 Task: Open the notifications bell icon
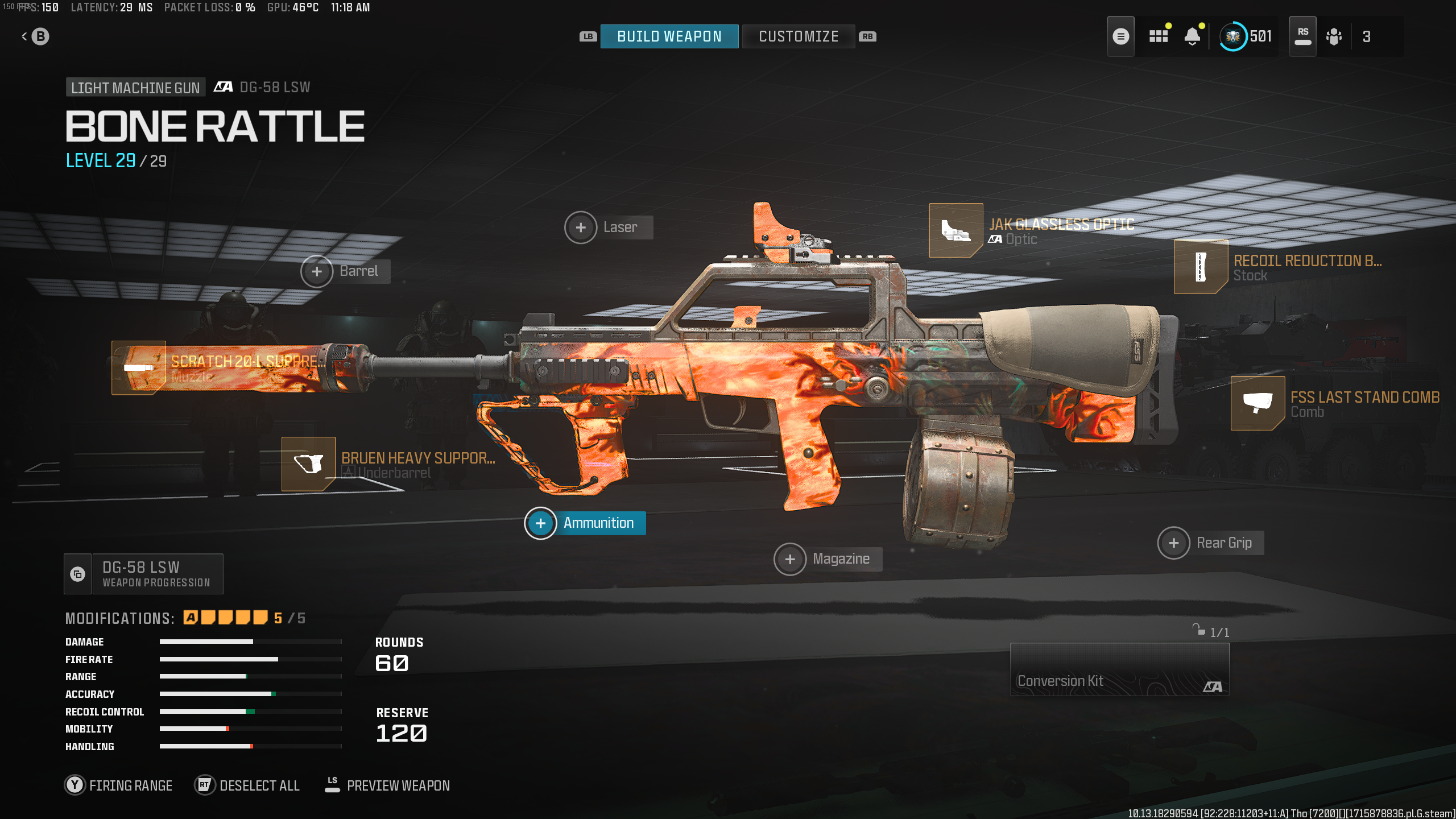pos(1193,36)
